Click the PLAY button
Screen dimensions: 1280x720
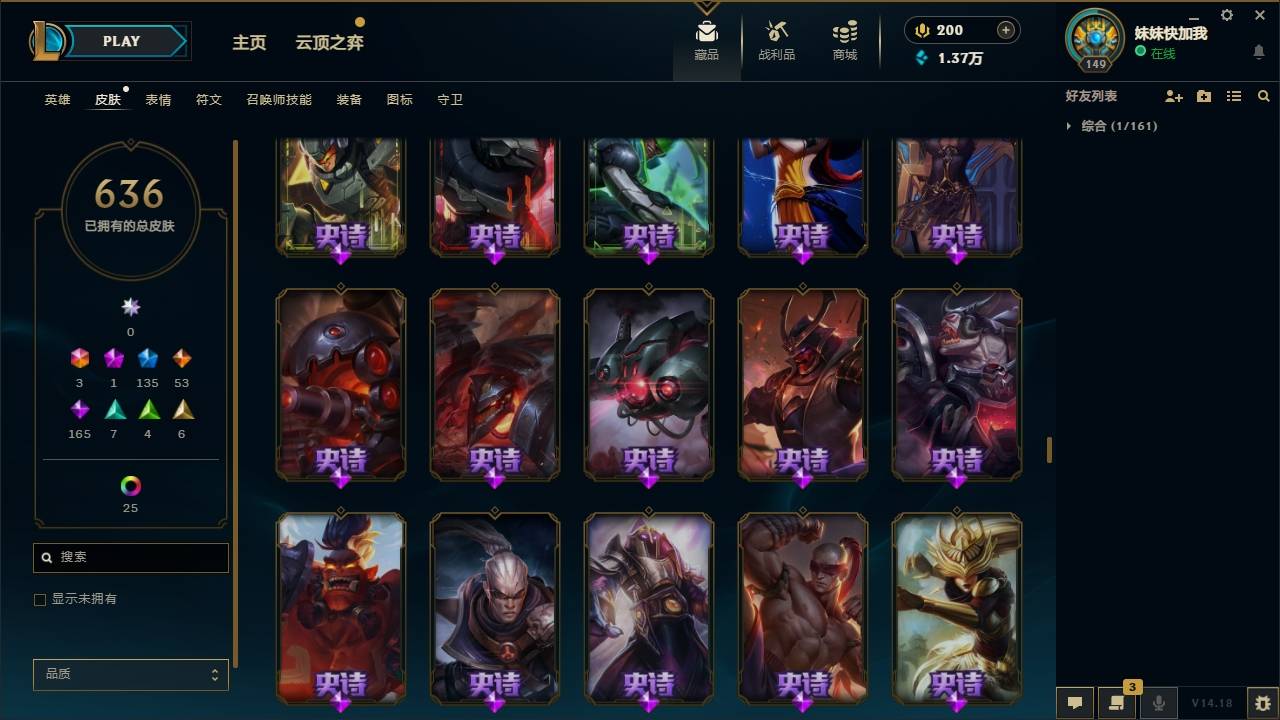coord(121,41)
